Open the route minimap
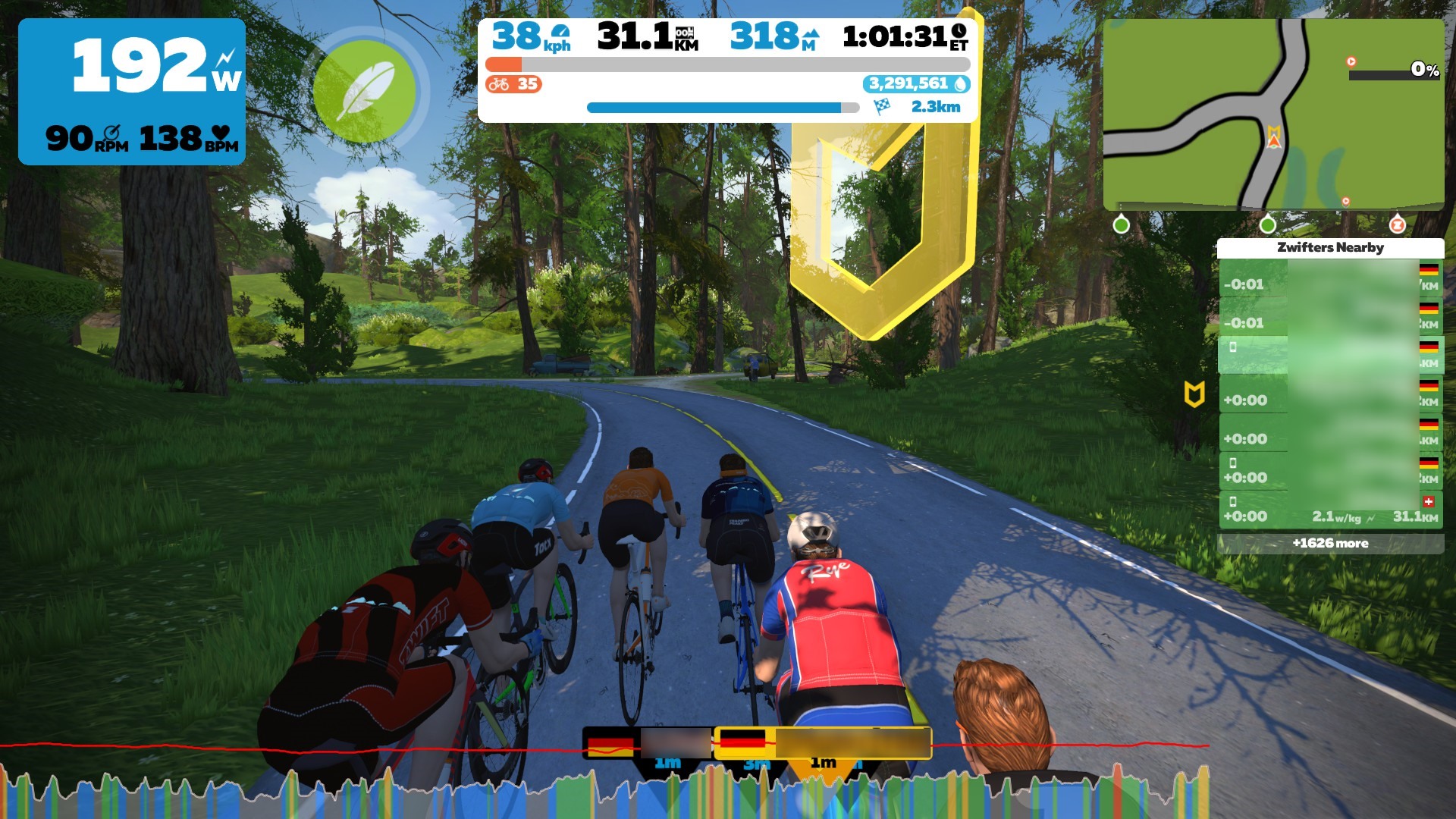Image resolution: width=1456 pixels, height=819 pixels. 1272,114
